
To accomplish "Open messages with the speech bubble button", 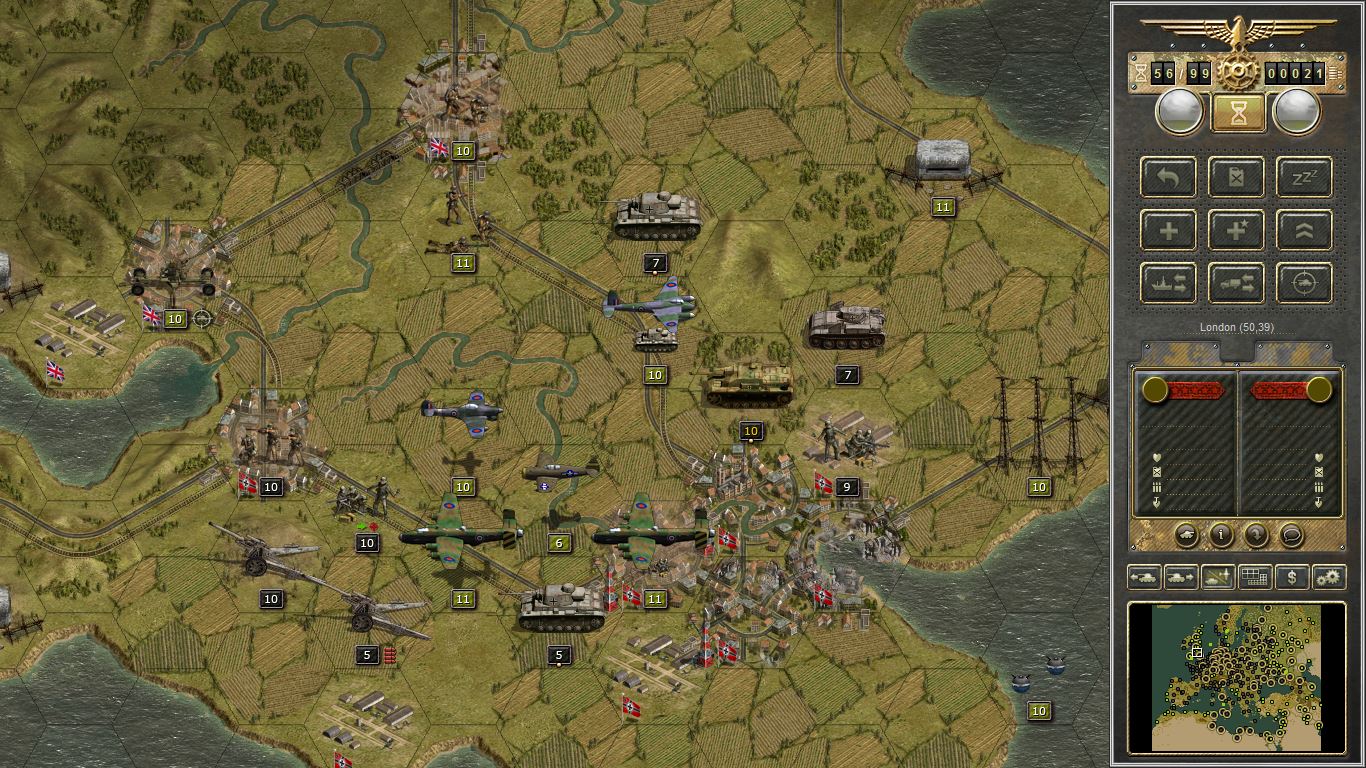I will tap(1290, 535).
